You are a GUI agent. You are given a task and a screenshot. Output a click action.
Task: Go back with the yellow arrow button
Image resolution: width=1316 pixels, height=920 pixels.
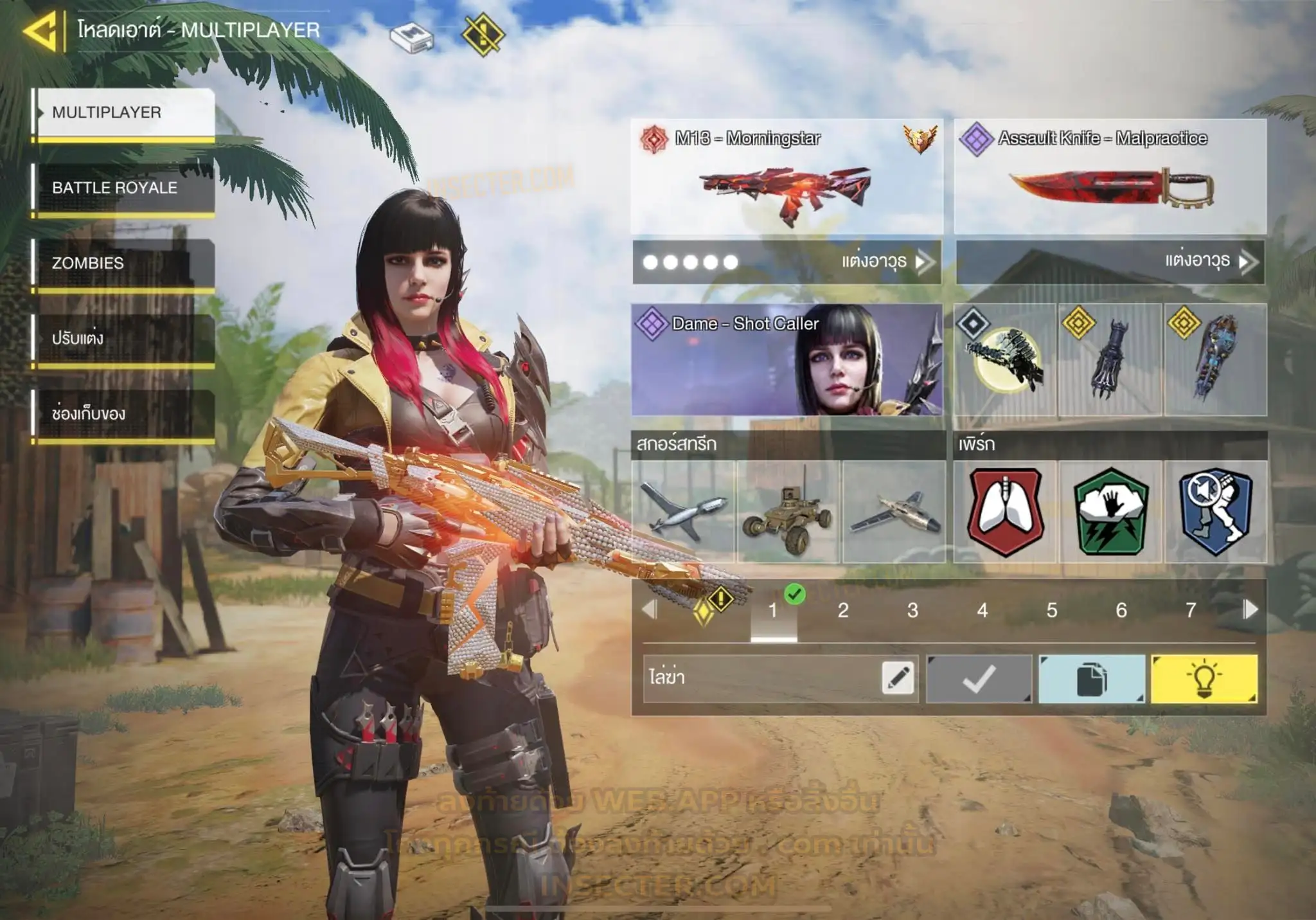(x=41, y=30)
